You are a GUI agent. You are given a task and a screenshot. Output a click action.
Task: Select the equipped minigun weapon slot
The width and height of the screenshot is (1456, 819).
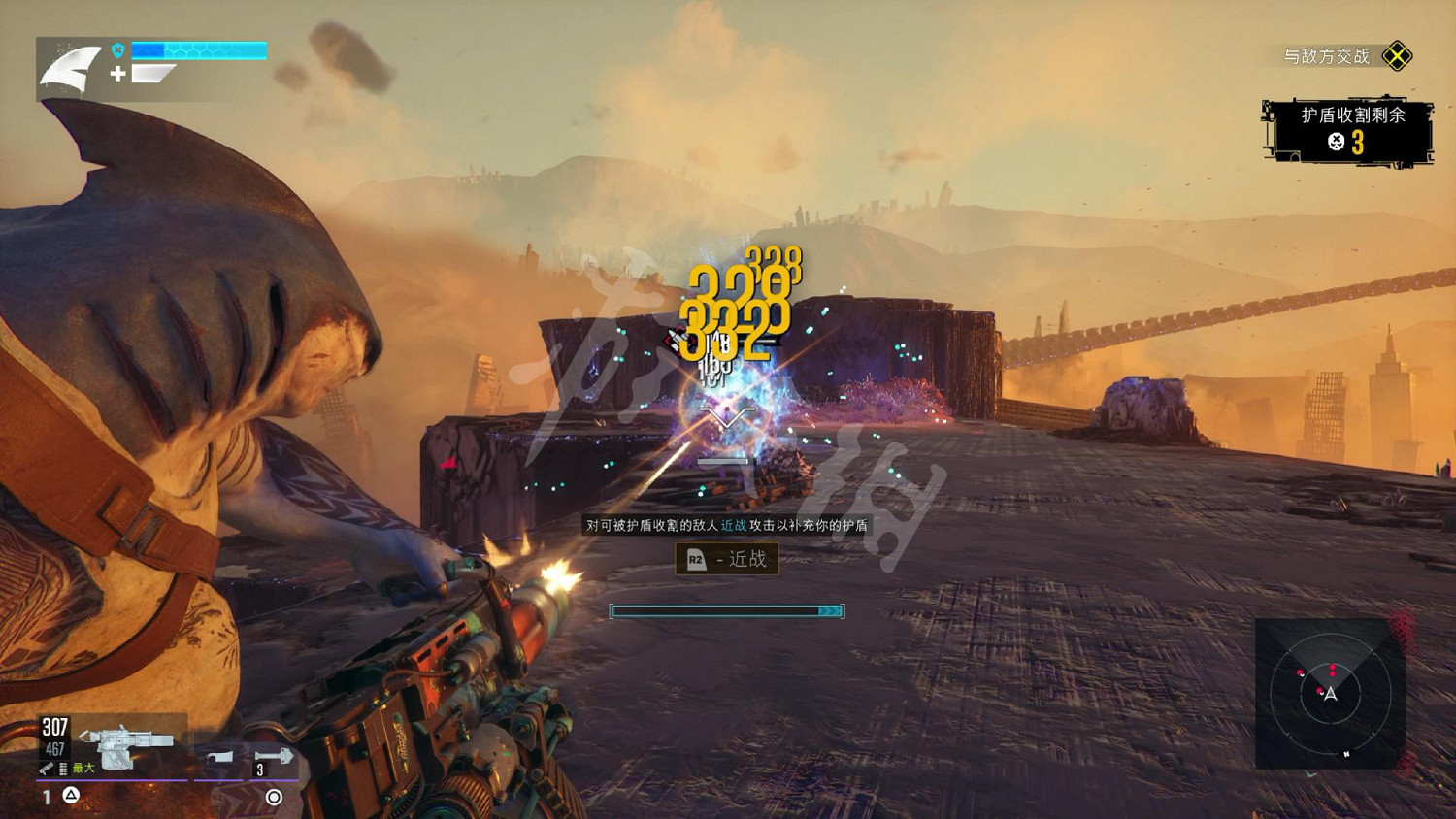point(126,745)
